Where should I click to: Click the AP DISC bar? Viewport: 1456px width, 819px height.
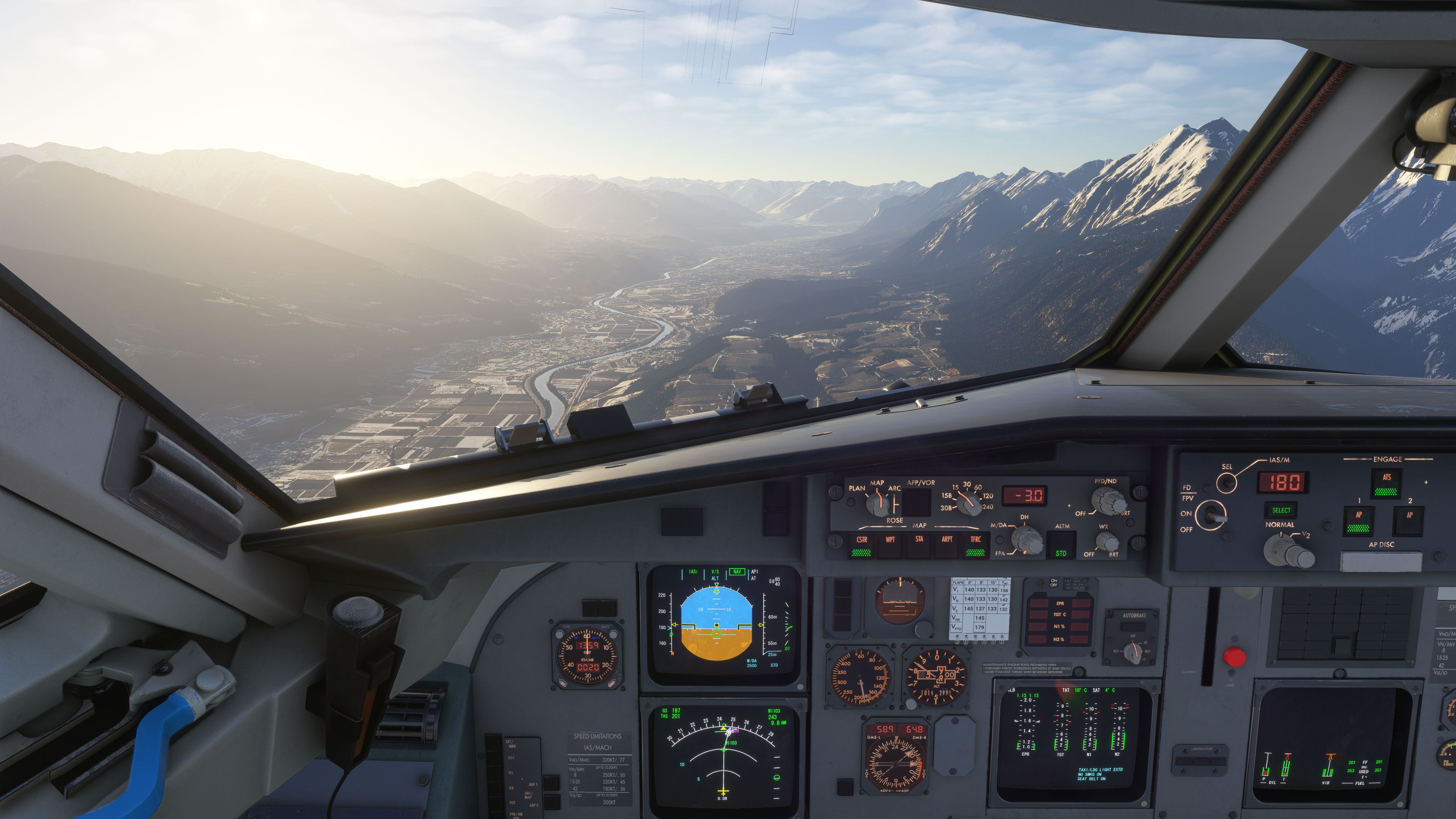1381,561
